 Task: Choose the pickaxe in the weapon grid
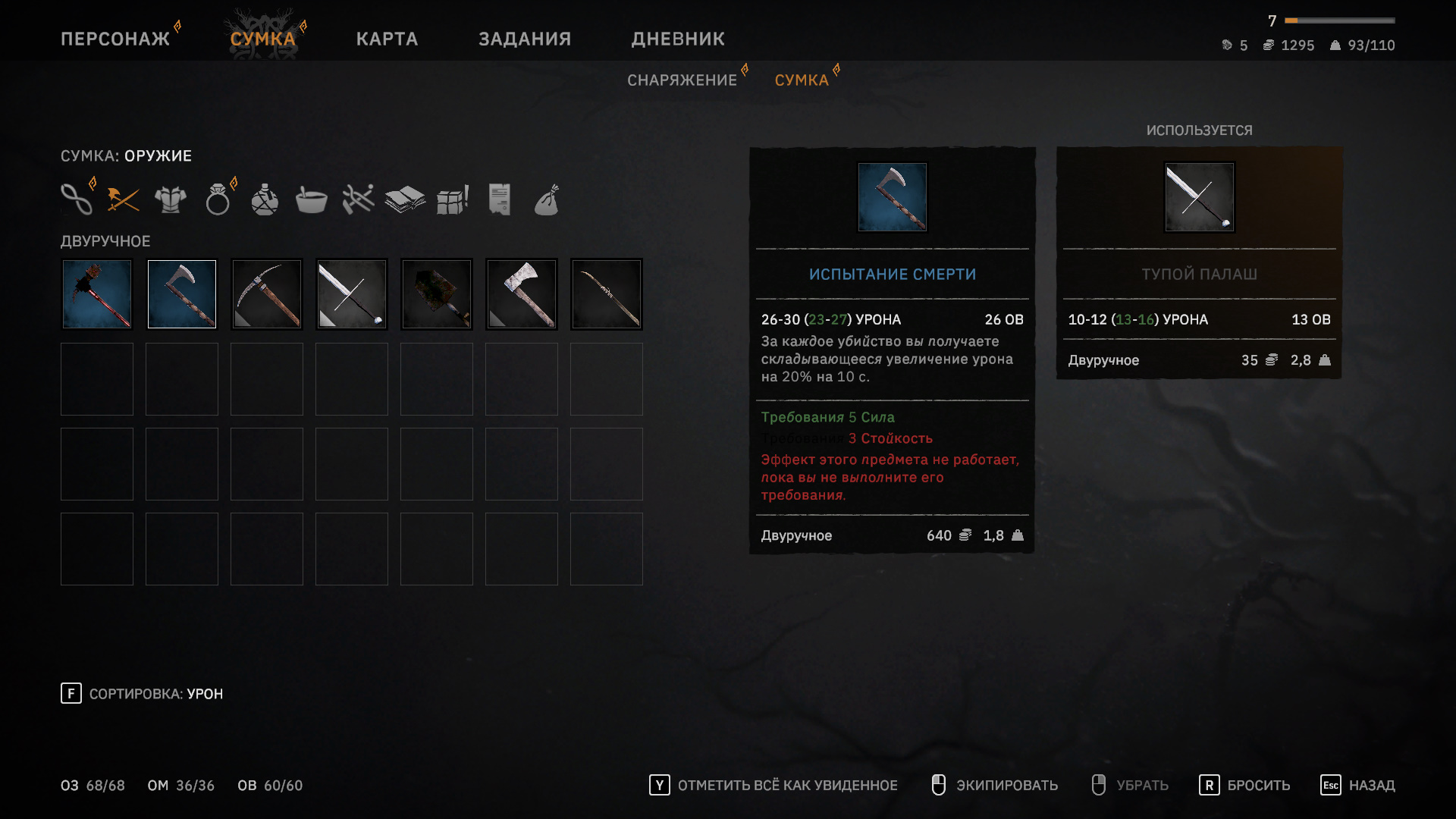tap(267, 294)
